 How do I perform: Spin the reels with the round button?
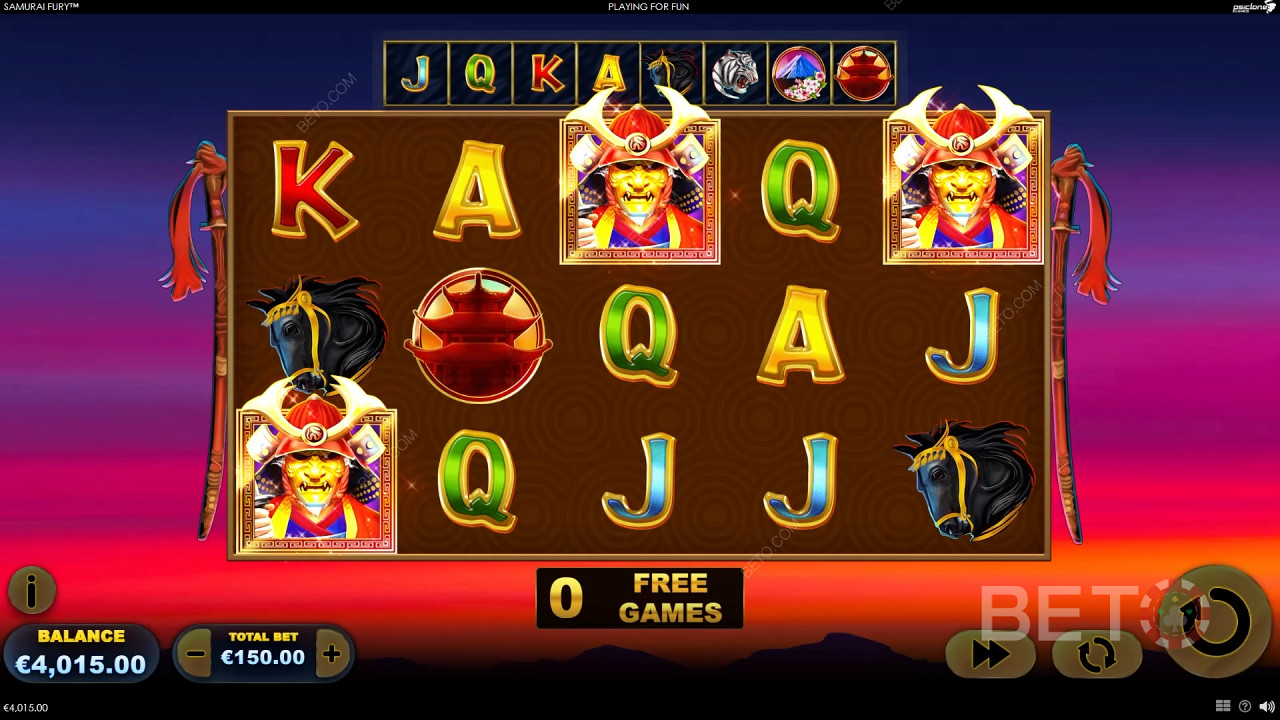(x=1217, y=621)
